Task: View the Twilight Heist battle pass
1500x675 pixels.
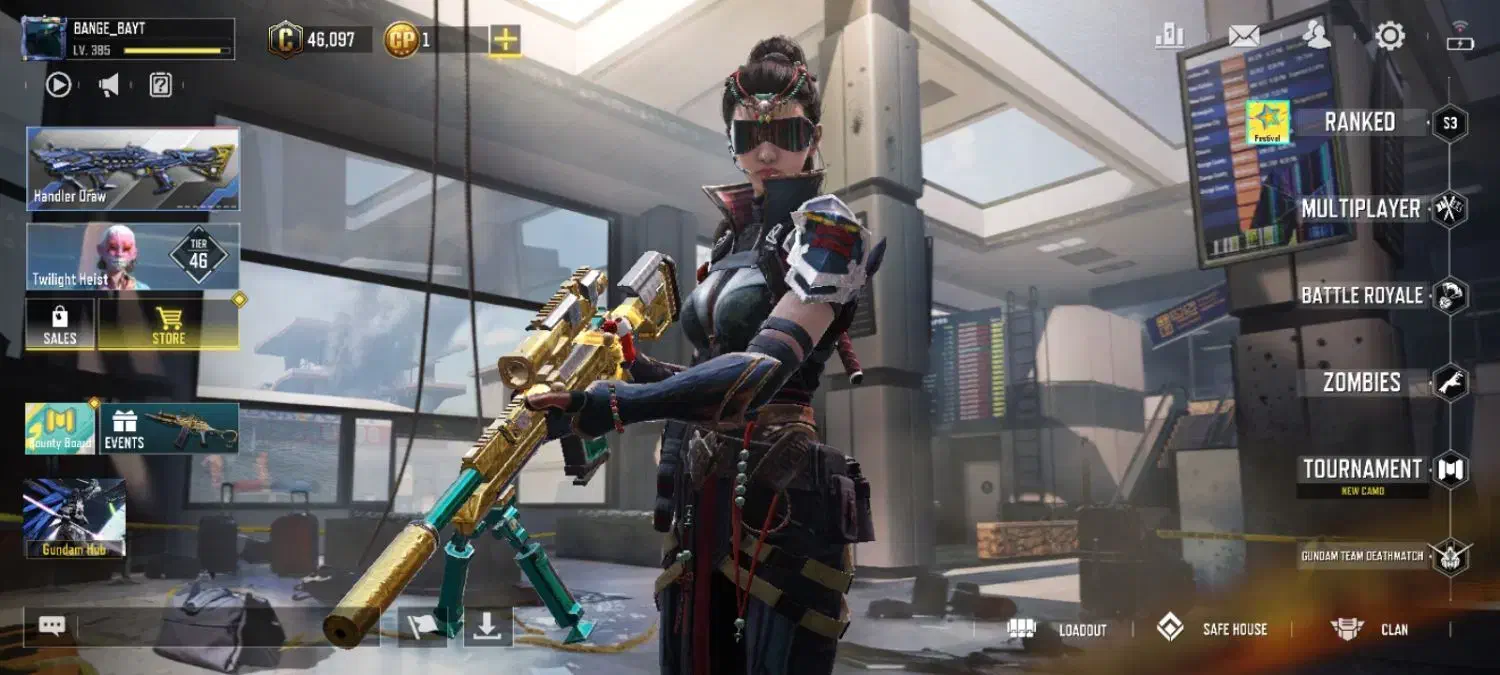Action: [133, 257]
